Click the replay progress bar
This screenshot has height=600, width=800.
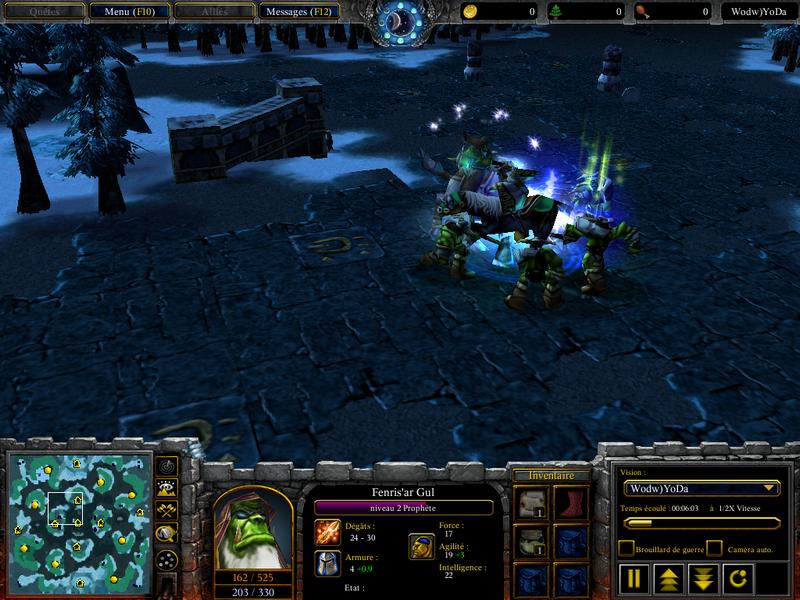(699, 522)
